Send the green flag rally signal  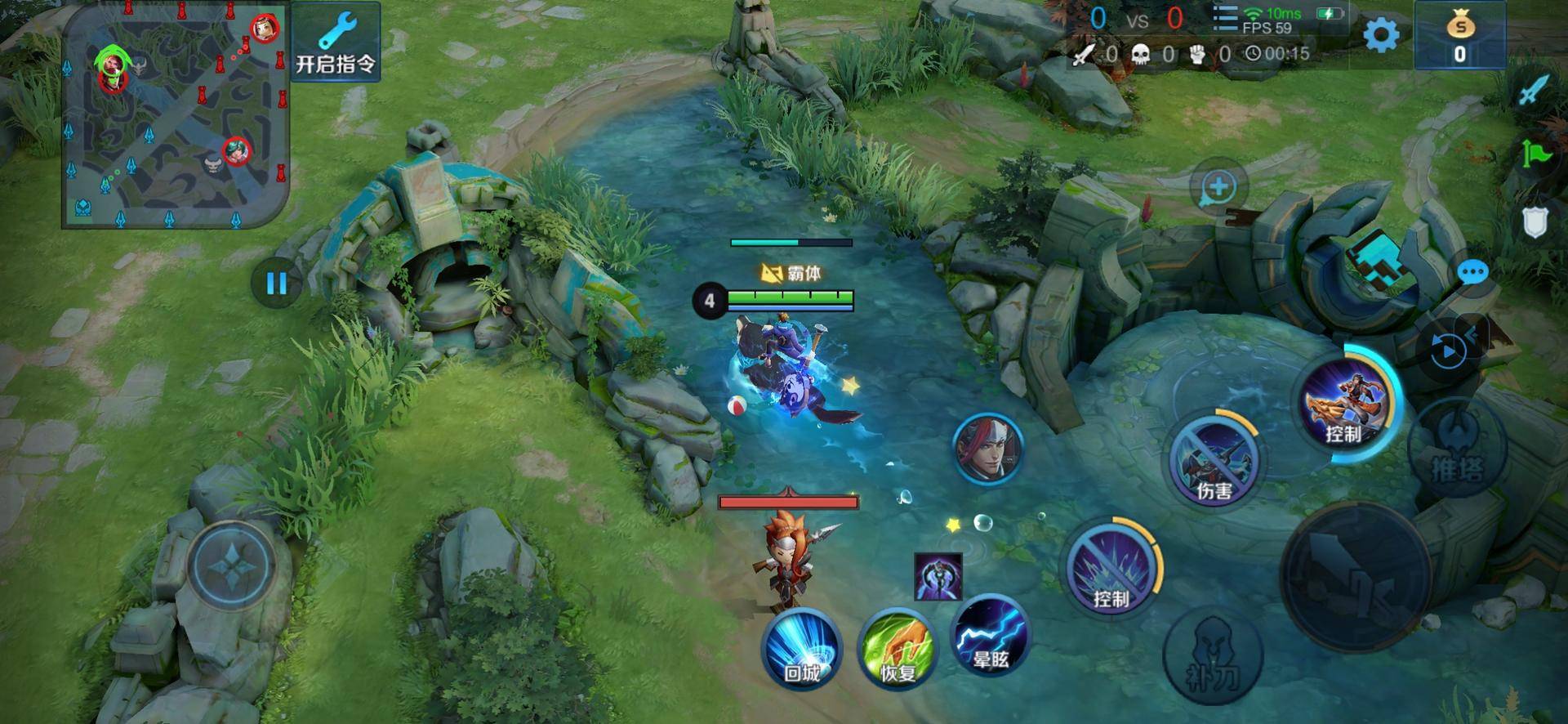(1534, 154)
